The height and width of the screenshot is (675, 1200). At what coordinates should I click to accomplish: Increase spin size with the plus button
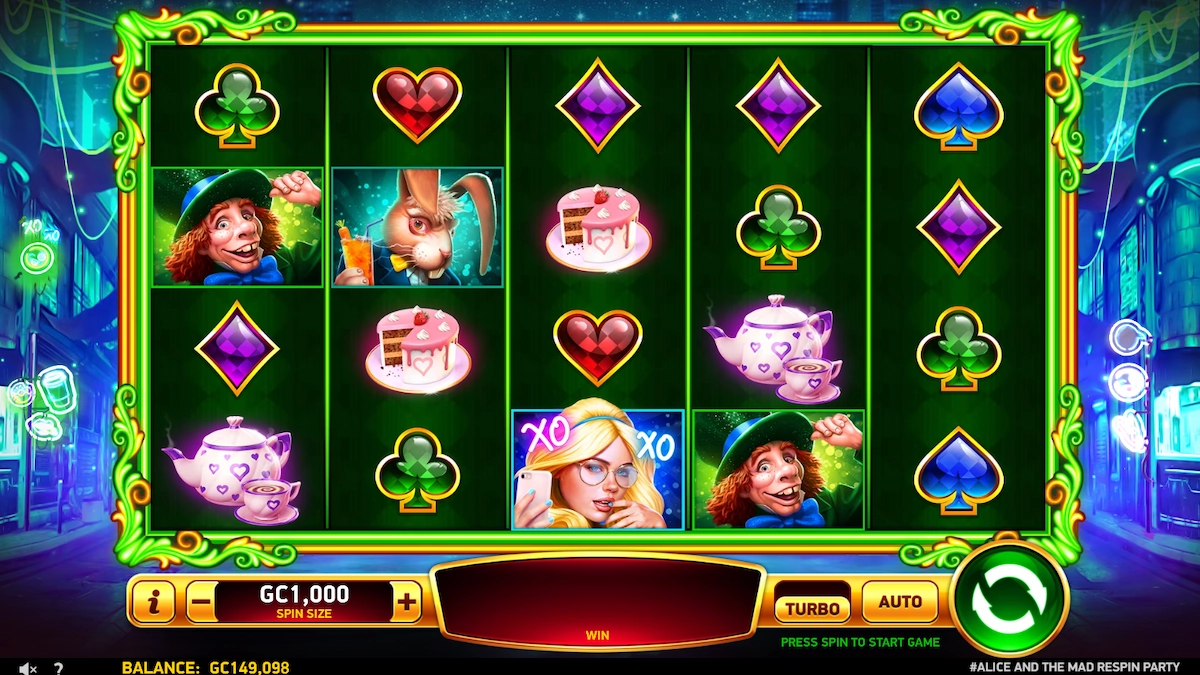click(406, 602)
